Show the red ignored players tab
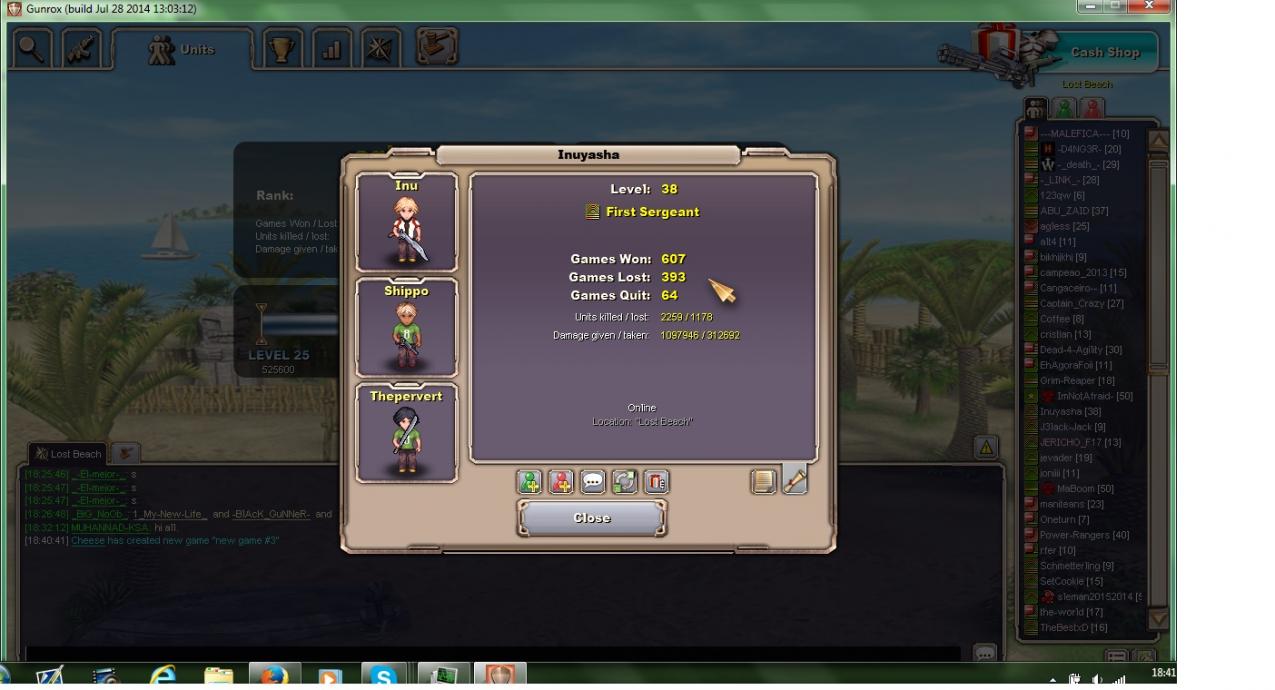The image size is (1275, 690). 1093,107
